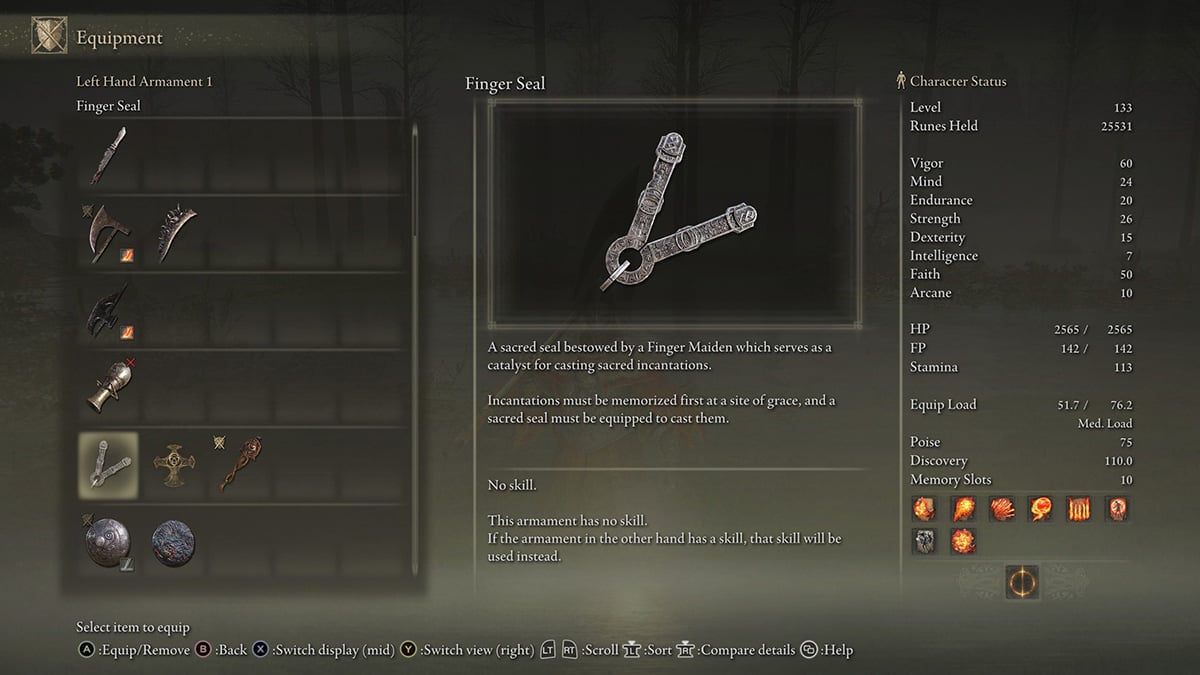Select the metal gauntlet fist weapon
This screenshot has width=1200, height=675.
pyautogui.click(x=107, y=388)
